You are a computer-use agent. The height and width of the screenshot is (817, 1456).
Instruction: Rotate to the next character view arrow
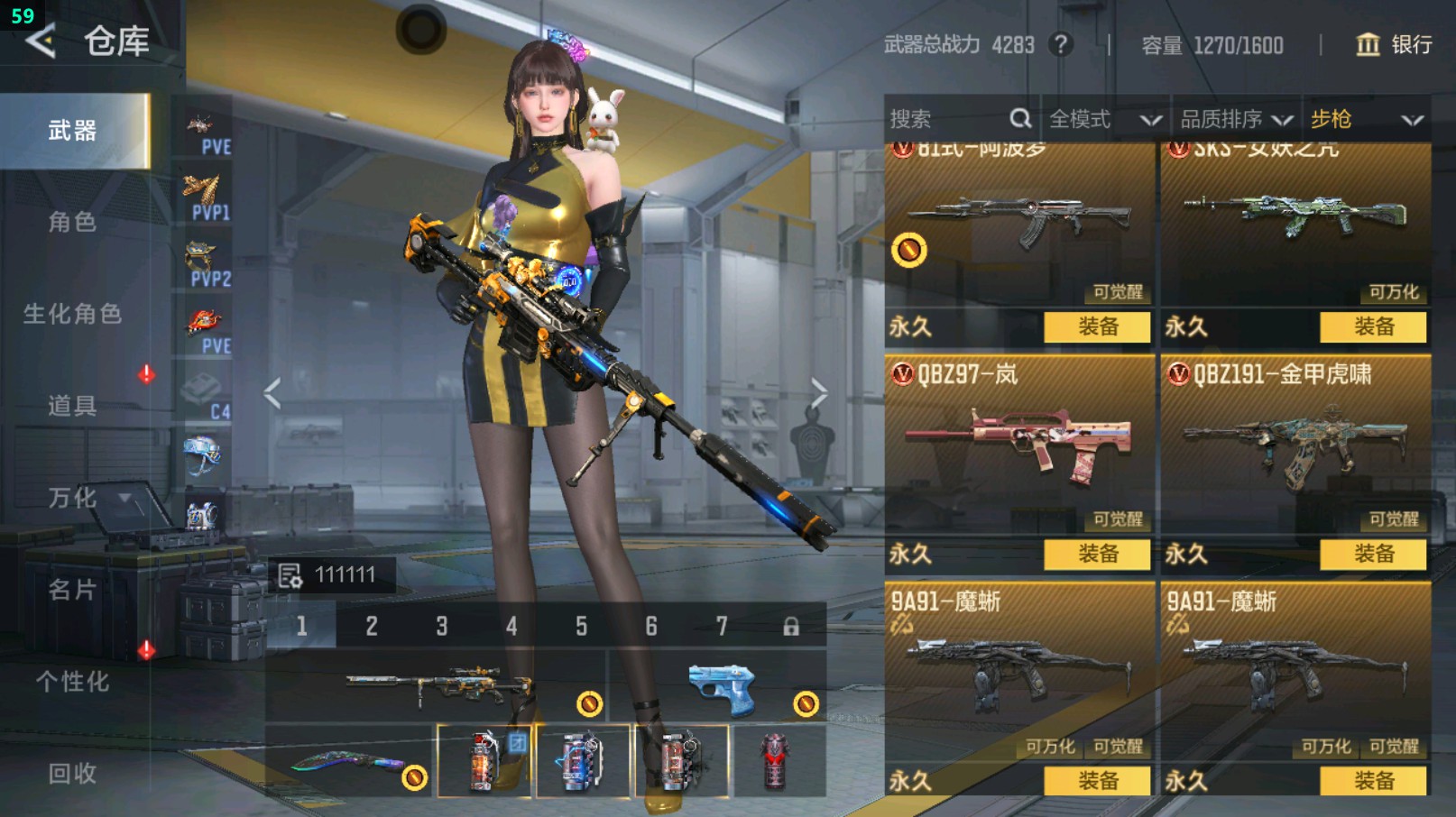[x=818, y=393]
